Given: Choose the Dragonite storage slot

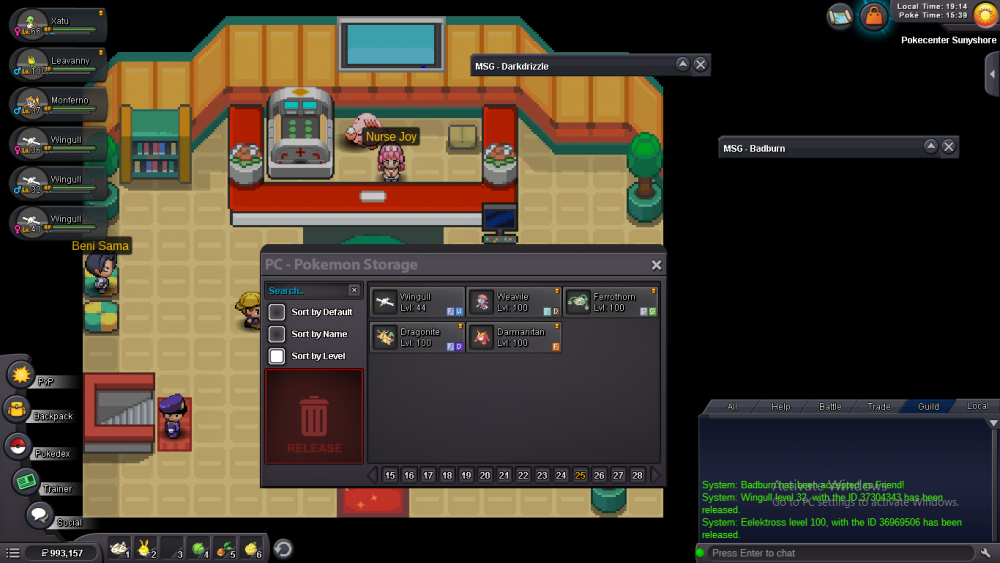Looking at the screenshot, I should click(x=417, y=337).
